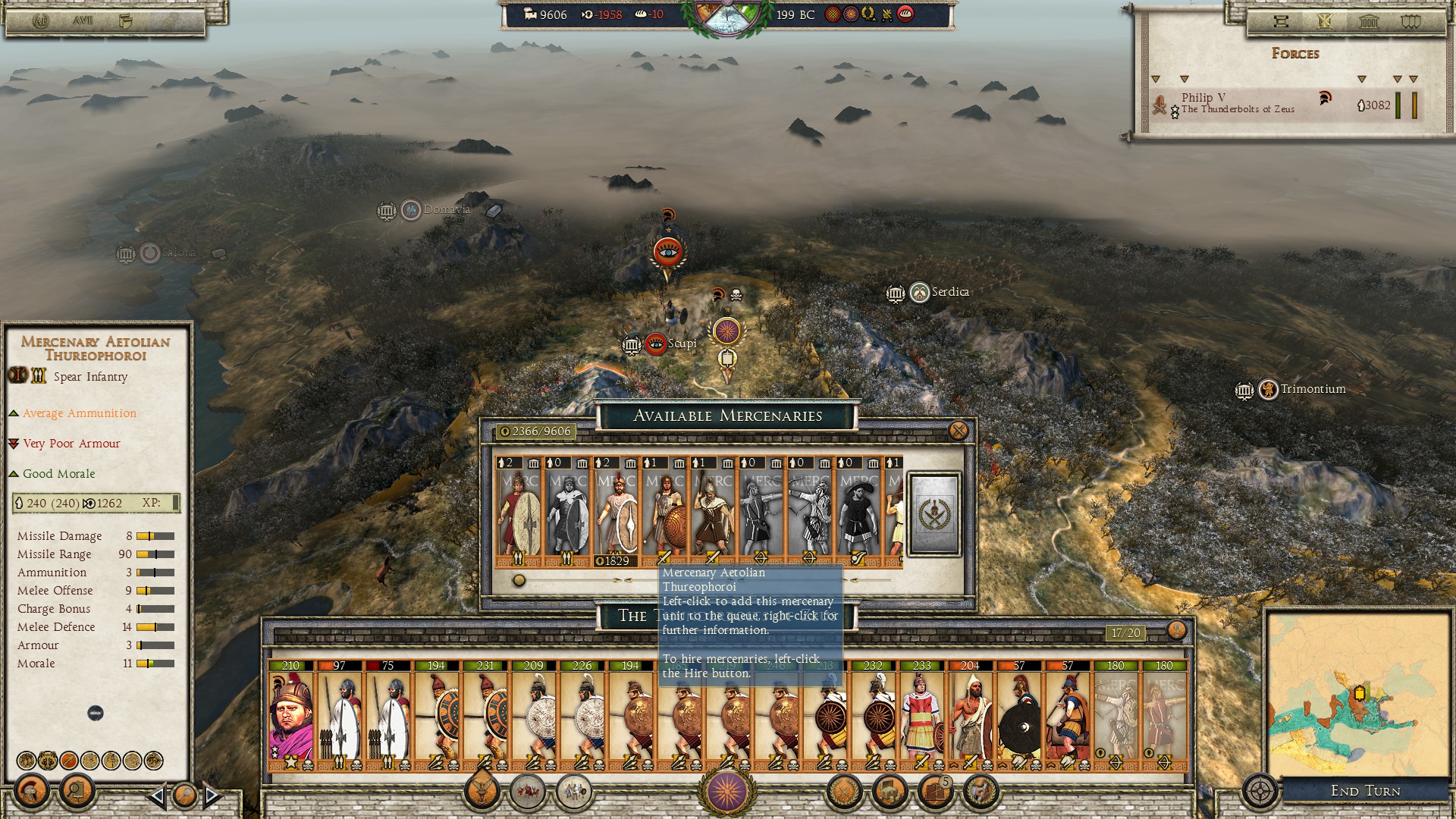Open the scroll list tab
This screenshot has width=1456, height=819.
1281,21
